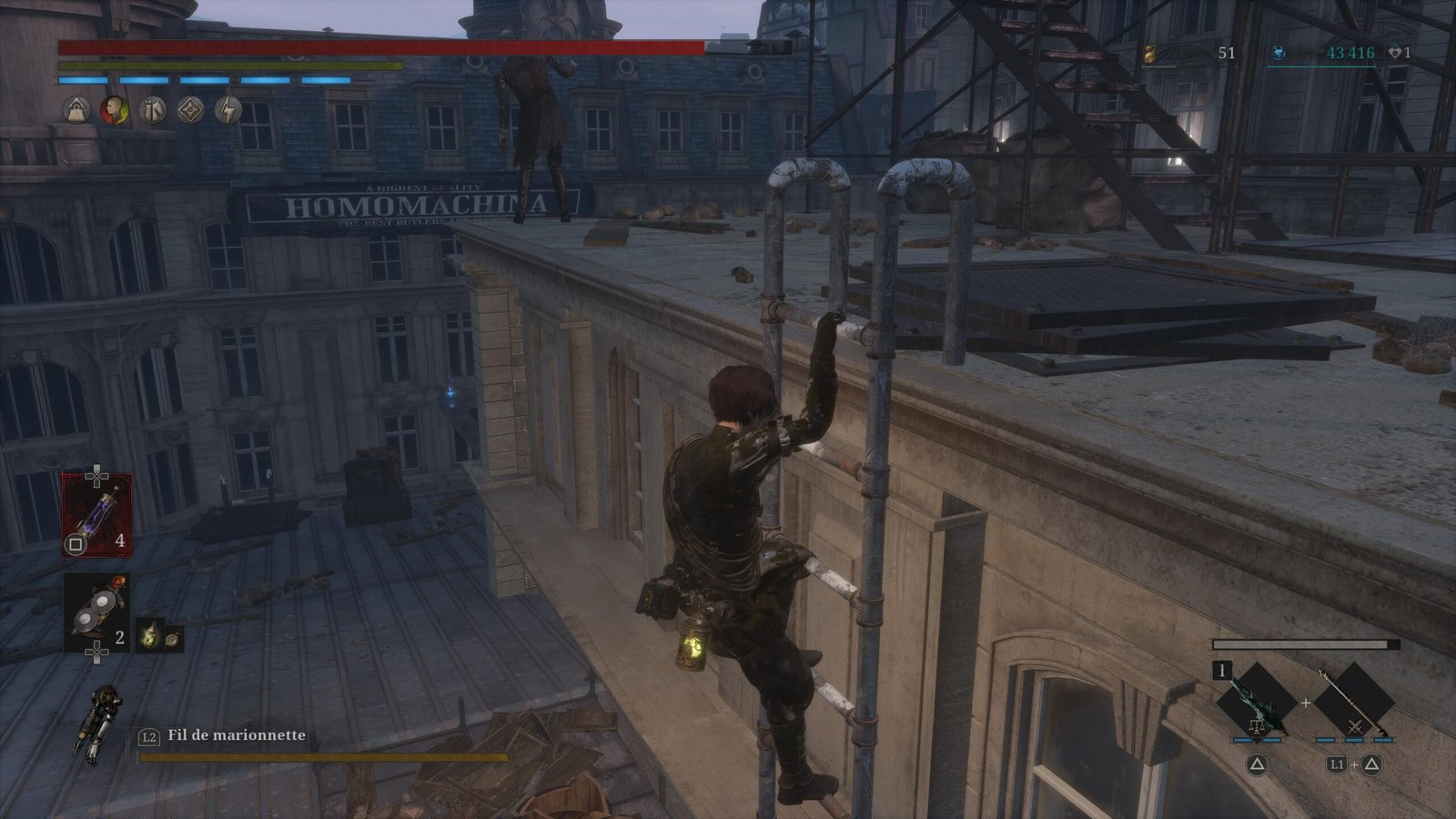Select the double-disc throwable item slot
This screenshot has width=1456, height=819.
click(96, 612)
